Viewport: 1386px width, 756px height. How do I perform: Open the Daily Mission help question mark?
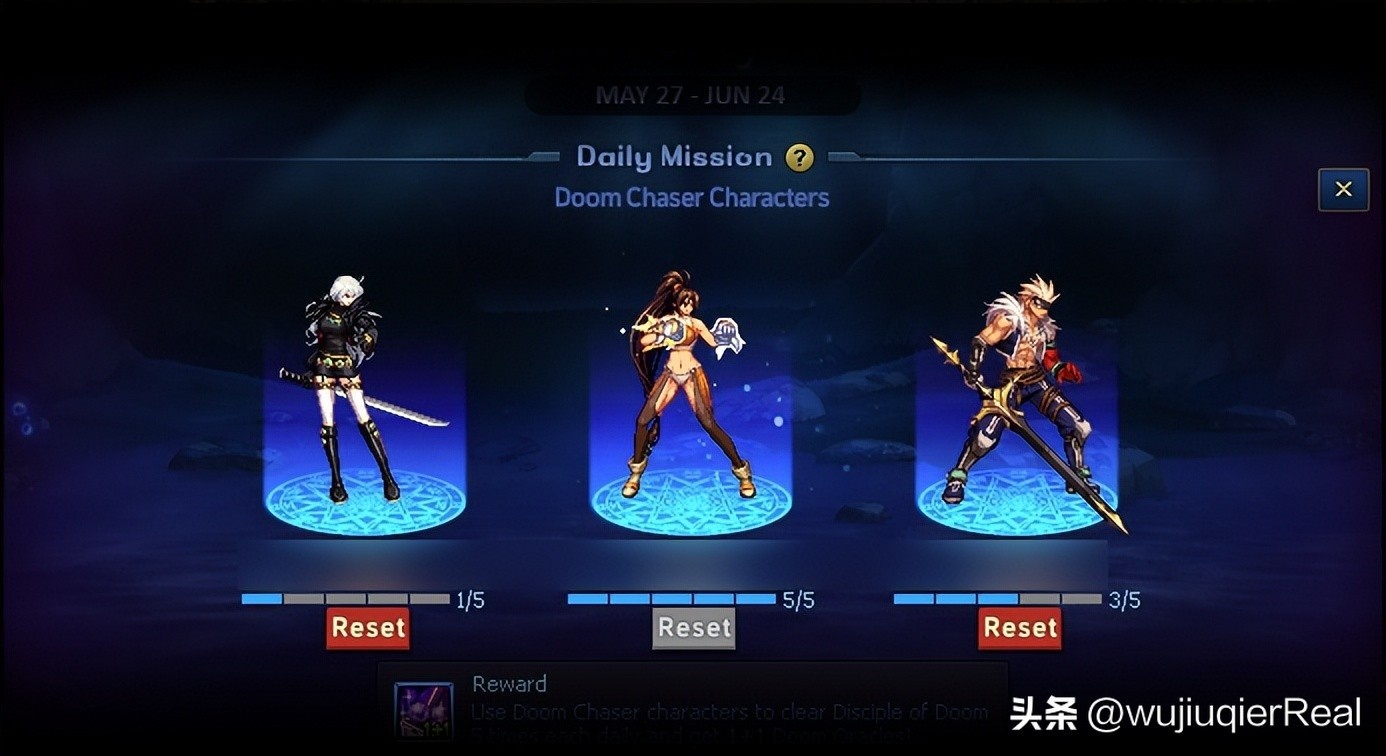click(799, 158)
